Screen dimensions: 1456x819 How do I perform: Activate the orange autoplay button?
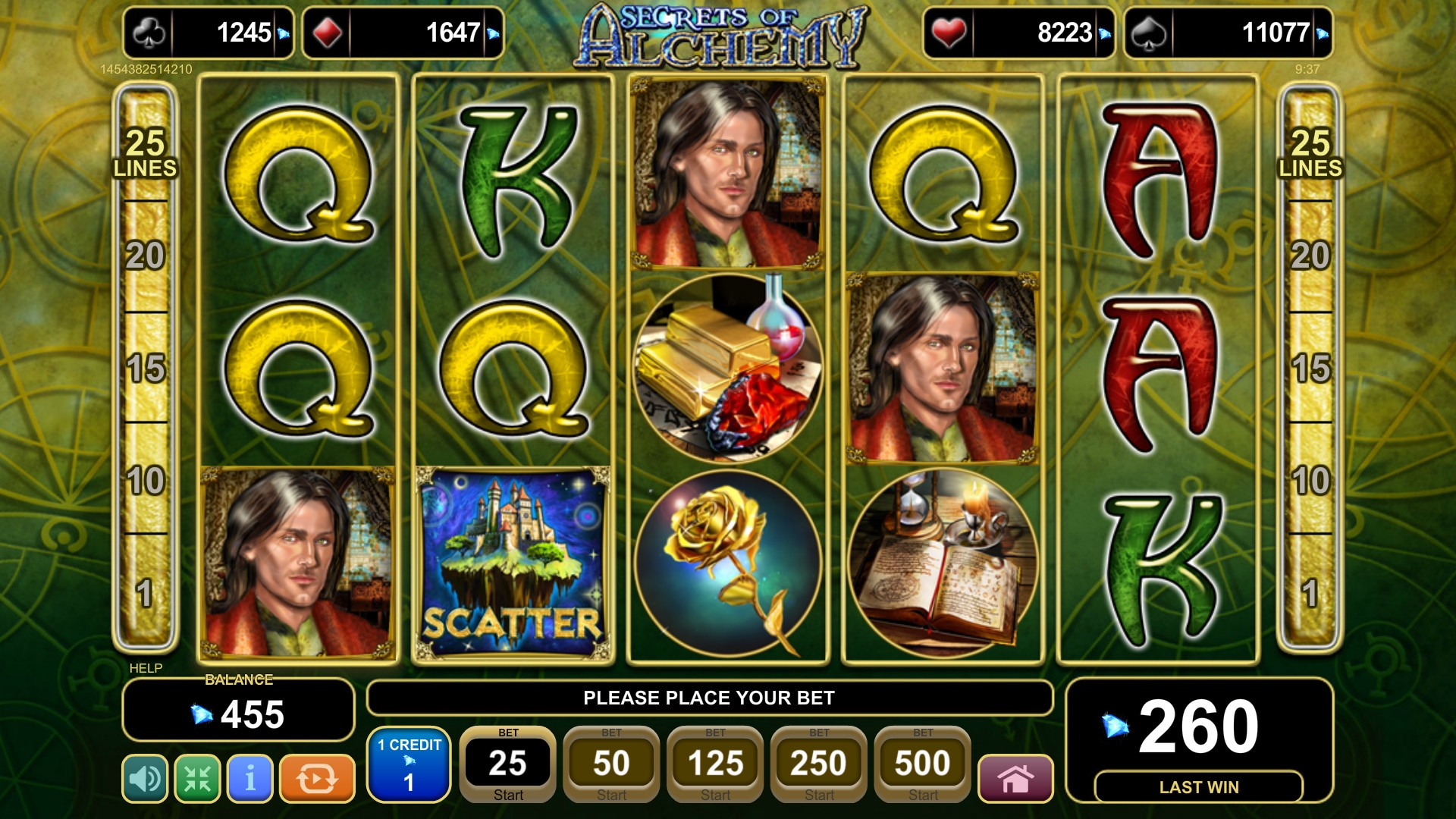coord(317,778)
